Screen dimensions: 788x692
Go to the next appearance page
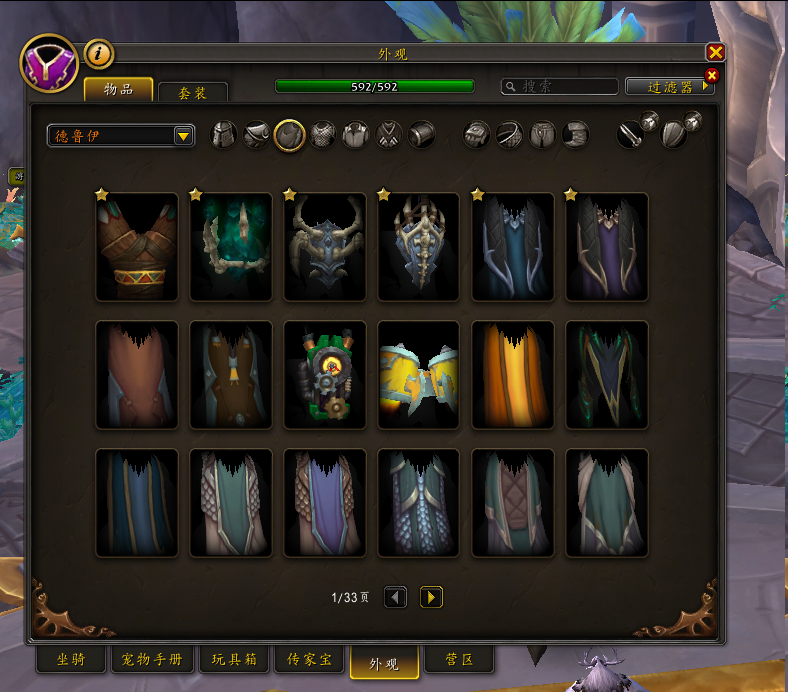[431, 597]
